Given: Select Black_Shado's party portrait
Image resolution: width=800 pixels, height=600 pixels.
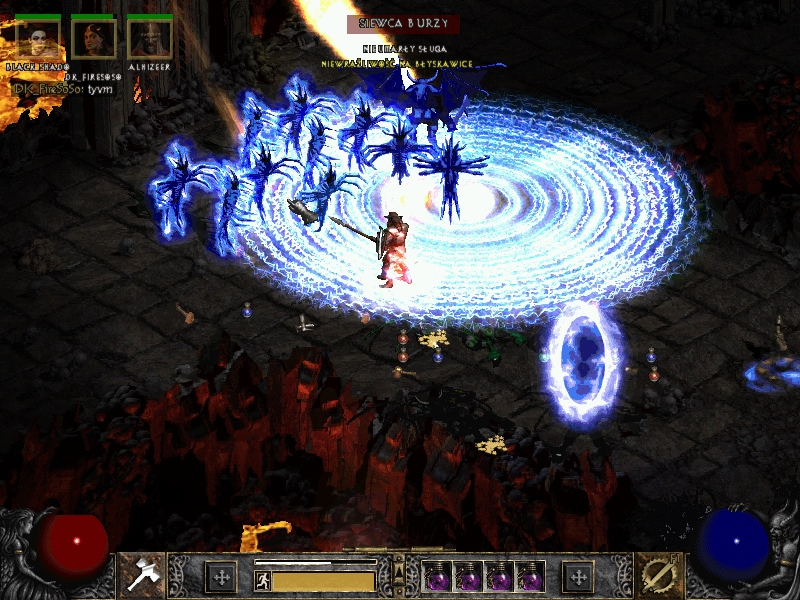Looking at the screenshot, I should (37, 39).
